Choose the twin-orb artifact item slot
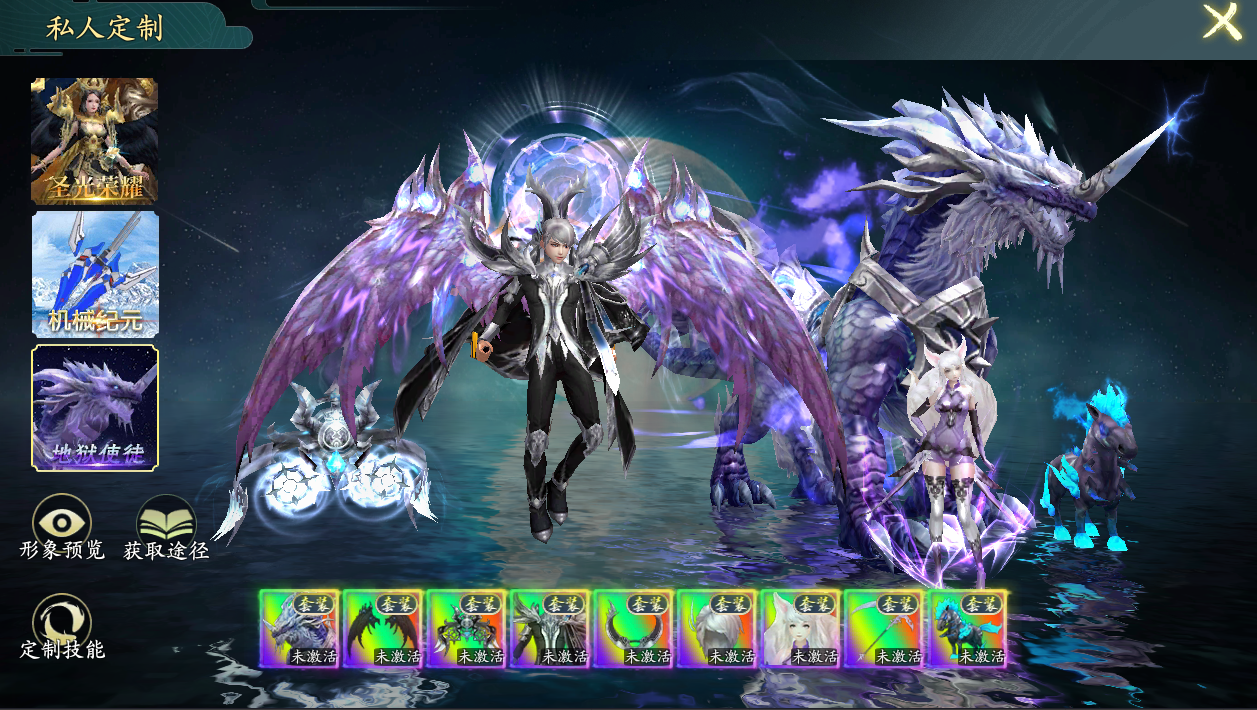Screen dimensions: 1257x710 tap(466, 628)
